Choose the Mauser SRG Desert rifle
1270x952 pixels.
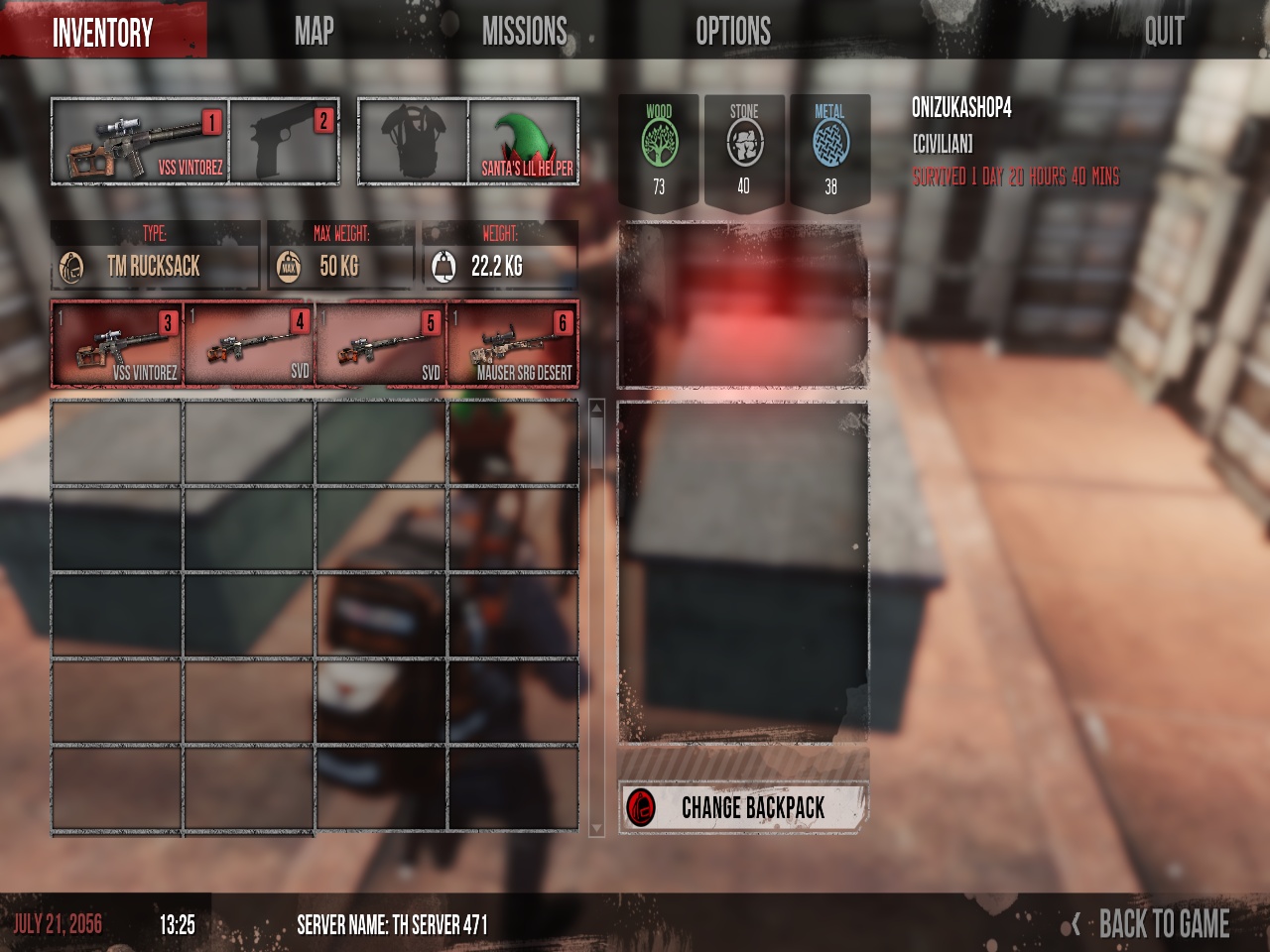(x=513, y=344)
